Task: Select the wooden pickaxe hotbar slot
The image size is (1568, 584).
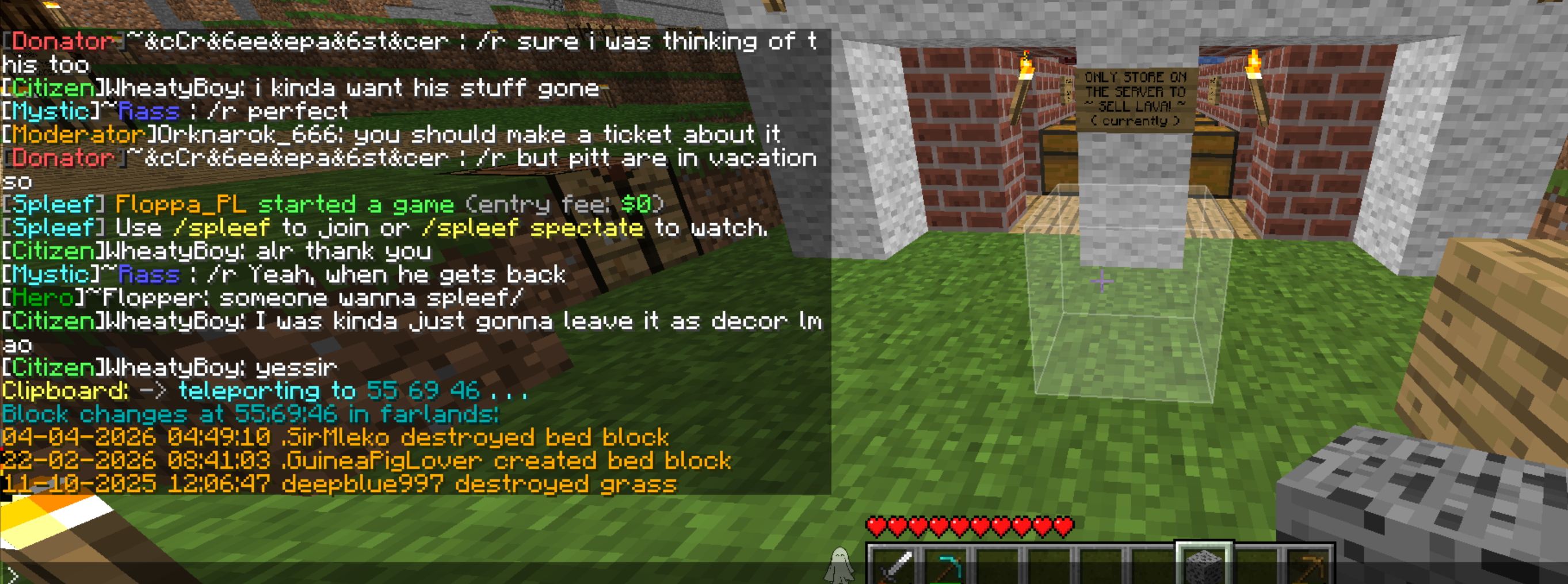Action: [1306, 567]
